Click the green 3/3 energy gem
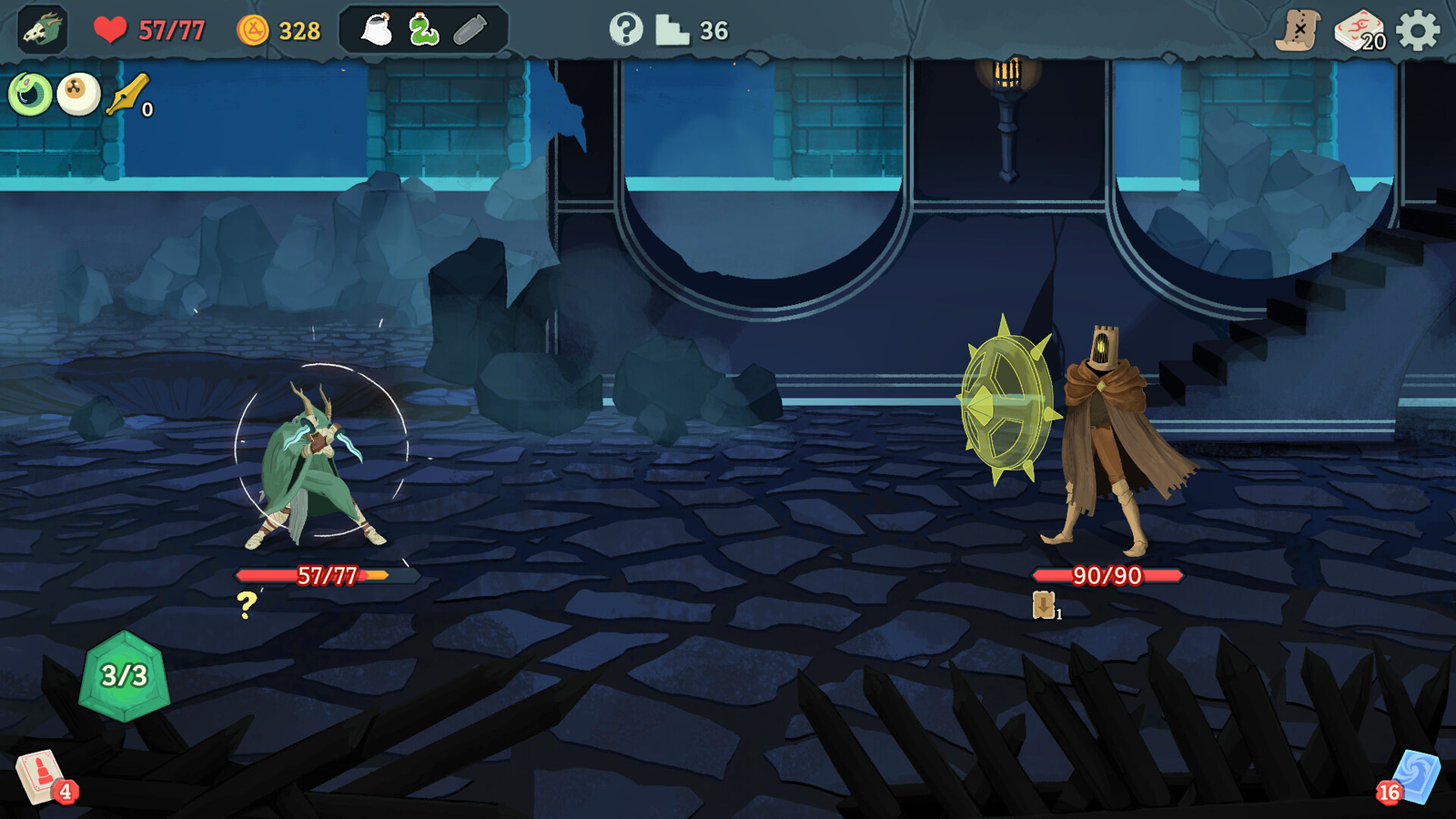Screen dimensions: 1456x819 coord(125,676)
